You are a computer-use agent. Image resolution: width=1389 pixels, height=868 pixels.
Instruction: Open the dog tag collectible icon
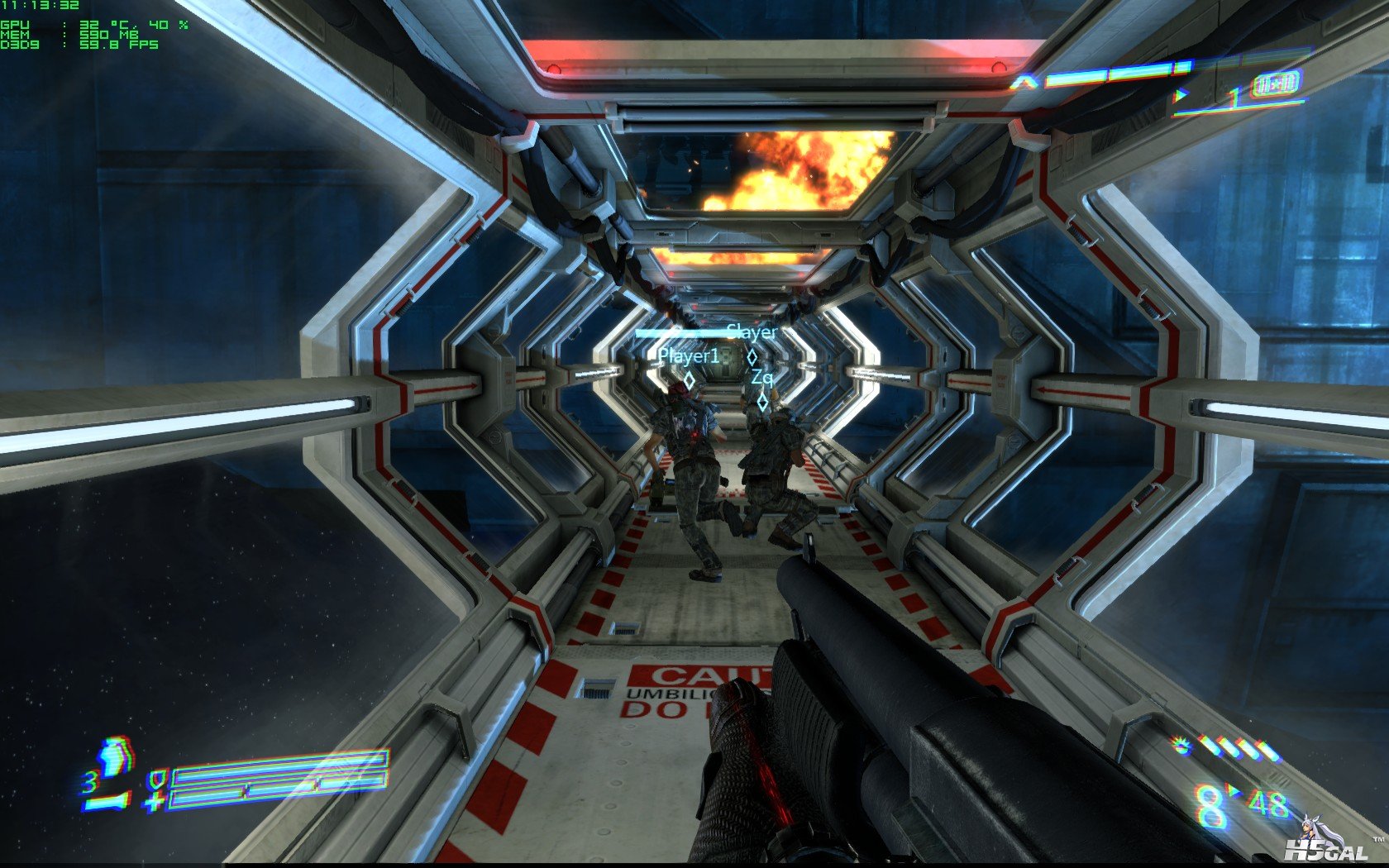(x=1277, y=83)
